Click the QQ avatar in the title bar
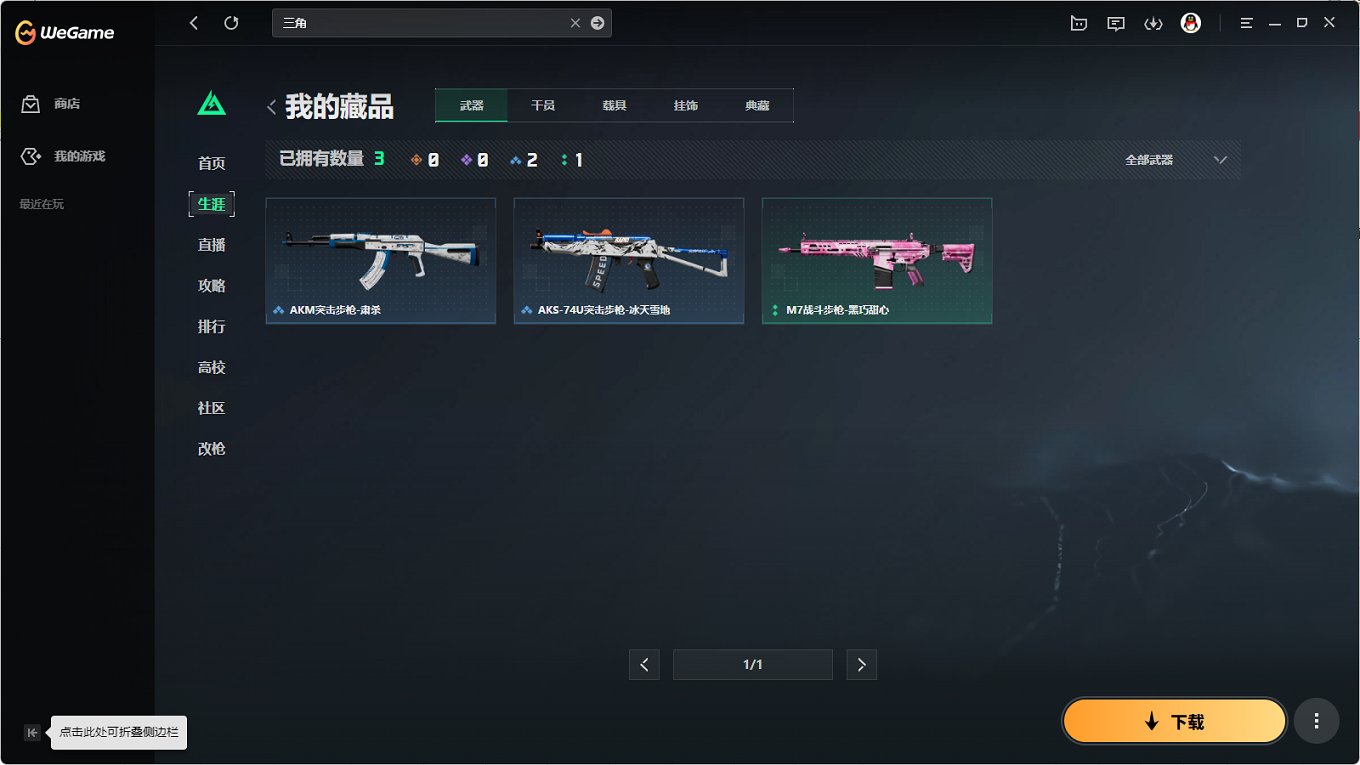Image resolution: width=1360 pixels, height=765 pixels. pos(1190,22)
